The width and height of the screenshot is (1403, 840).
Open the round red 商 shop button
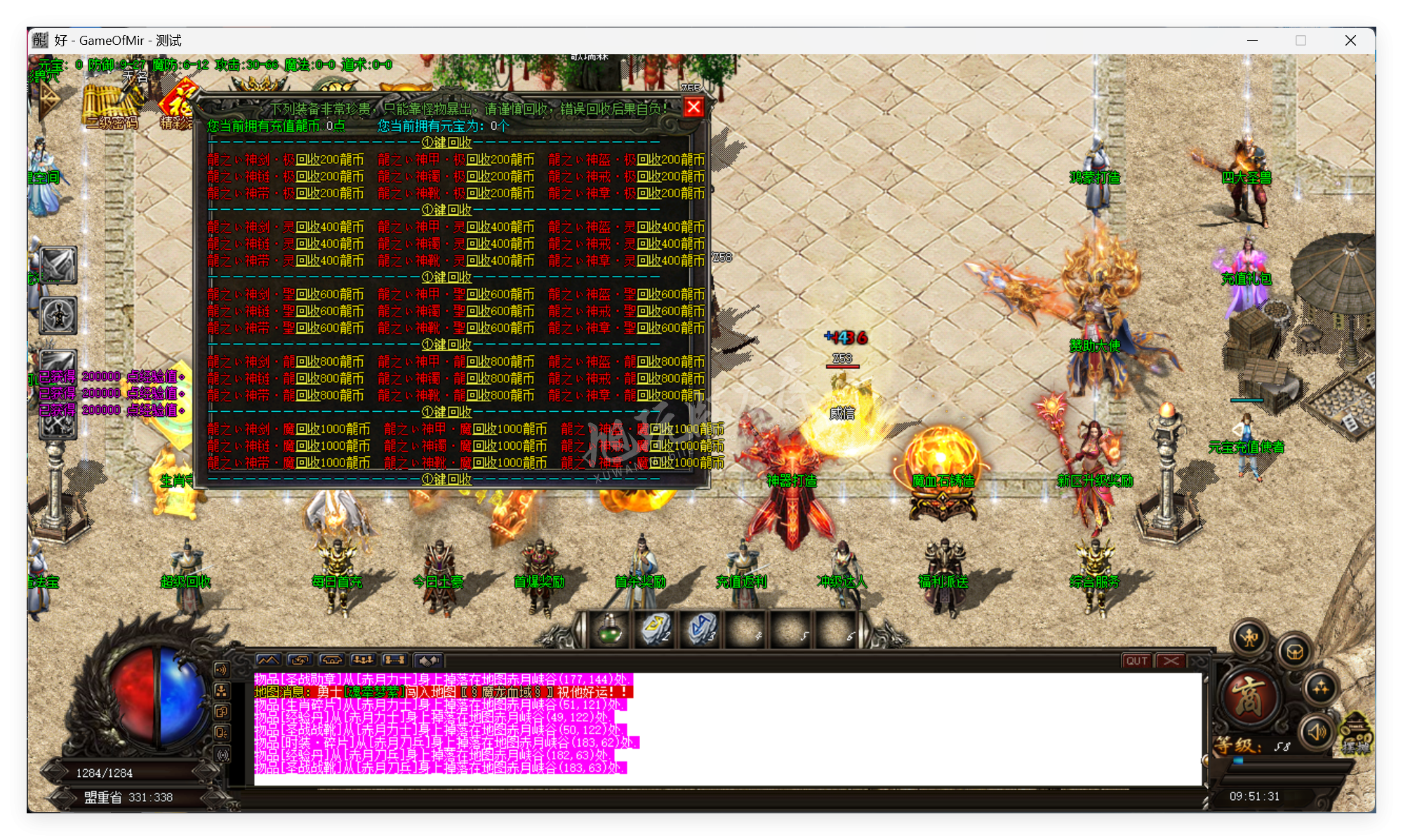tap(1249, 698)
